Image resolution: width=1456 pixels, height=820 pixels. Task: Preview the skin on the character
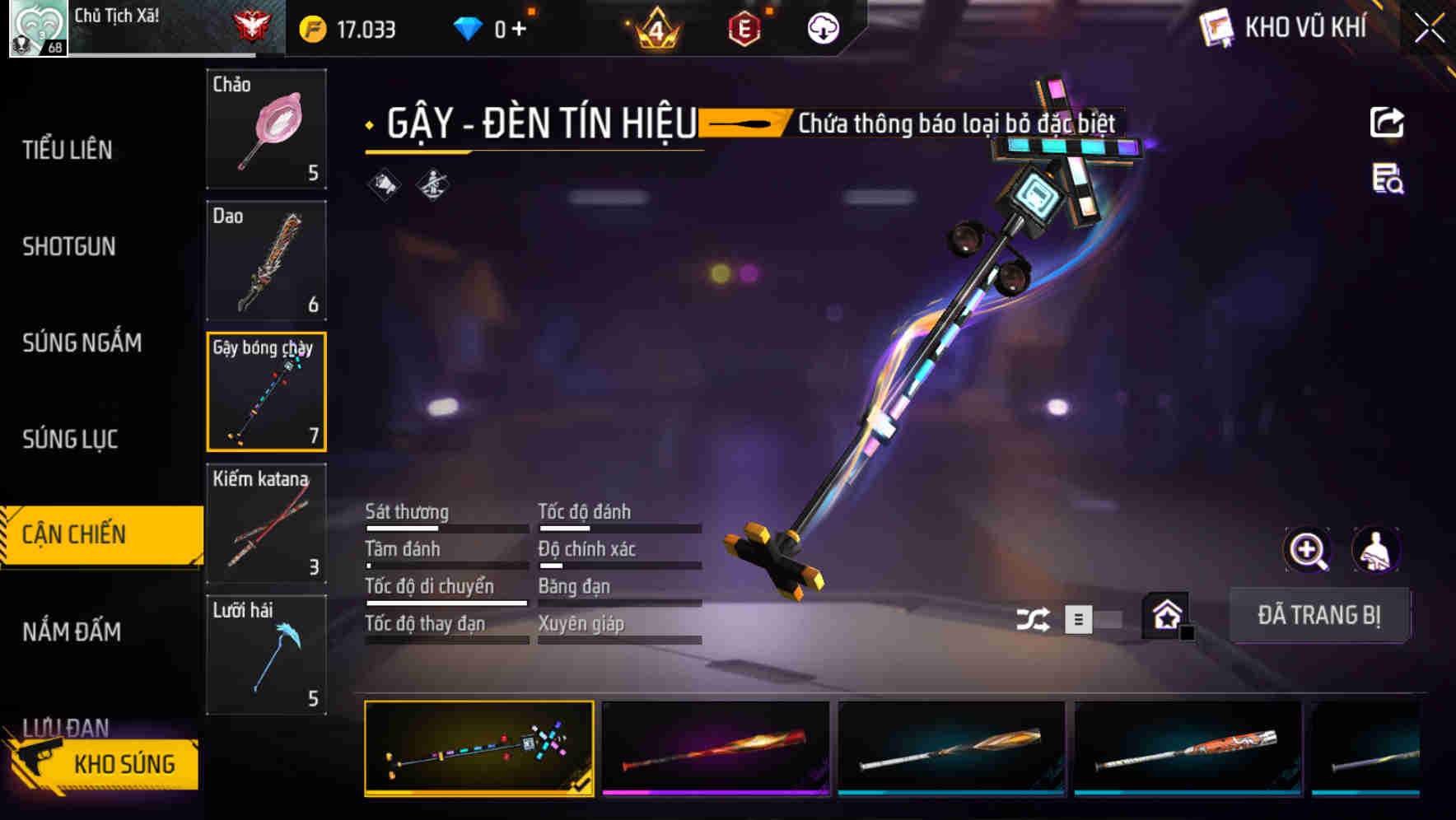tap(1375, 550)
